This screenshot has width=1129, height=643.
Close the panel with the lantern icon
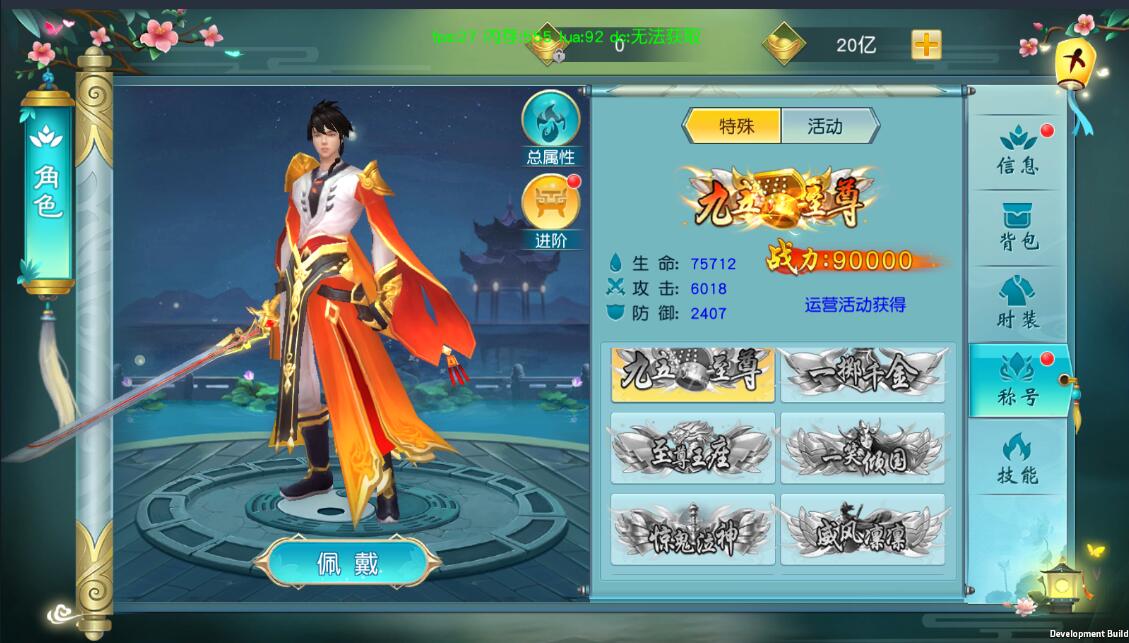(1075, 63)
